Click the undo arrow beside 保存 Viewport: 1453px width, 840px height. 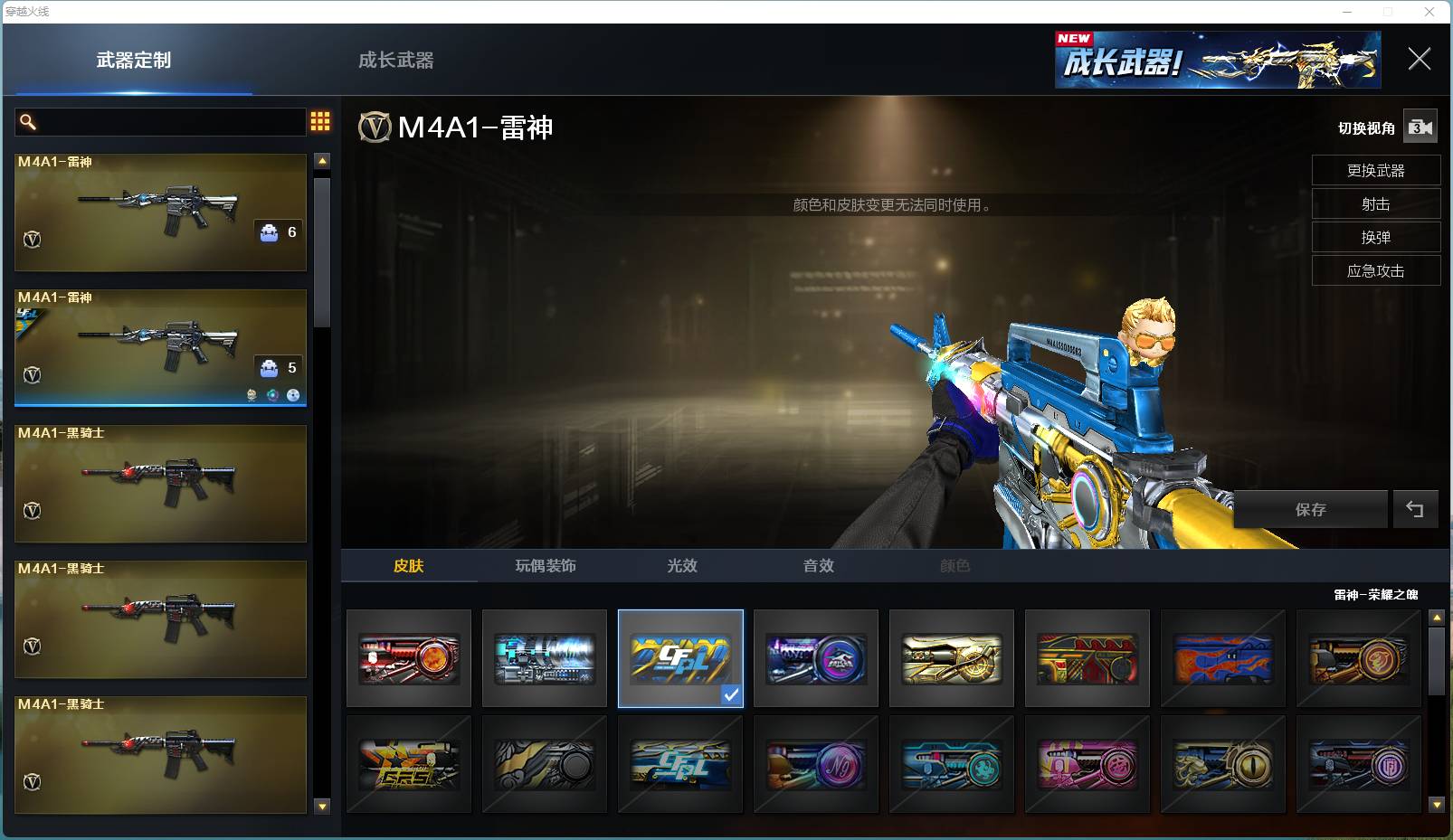click(1415, 510)
